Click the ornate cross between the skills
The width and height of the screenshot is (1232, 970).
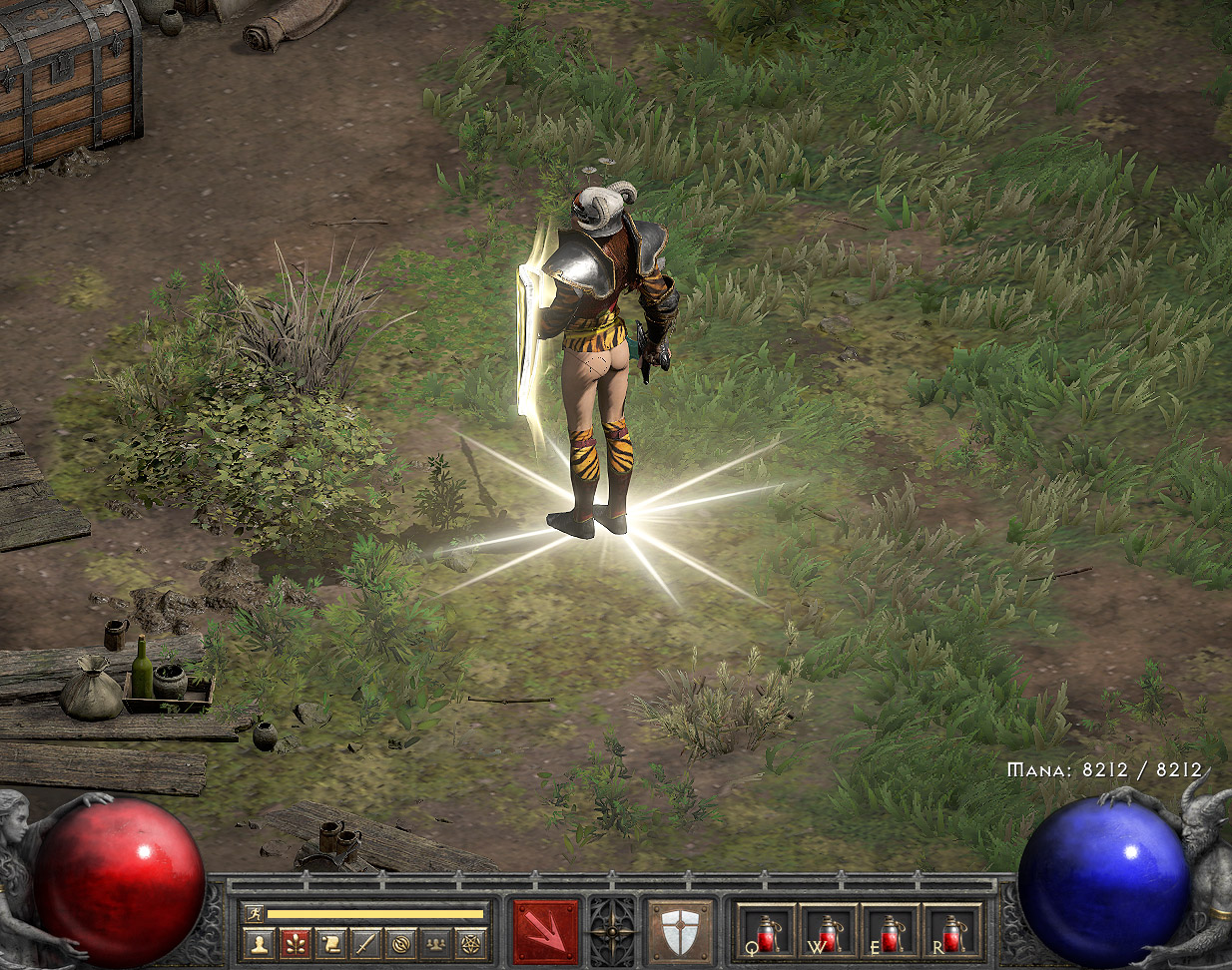[x=612, y=932]
